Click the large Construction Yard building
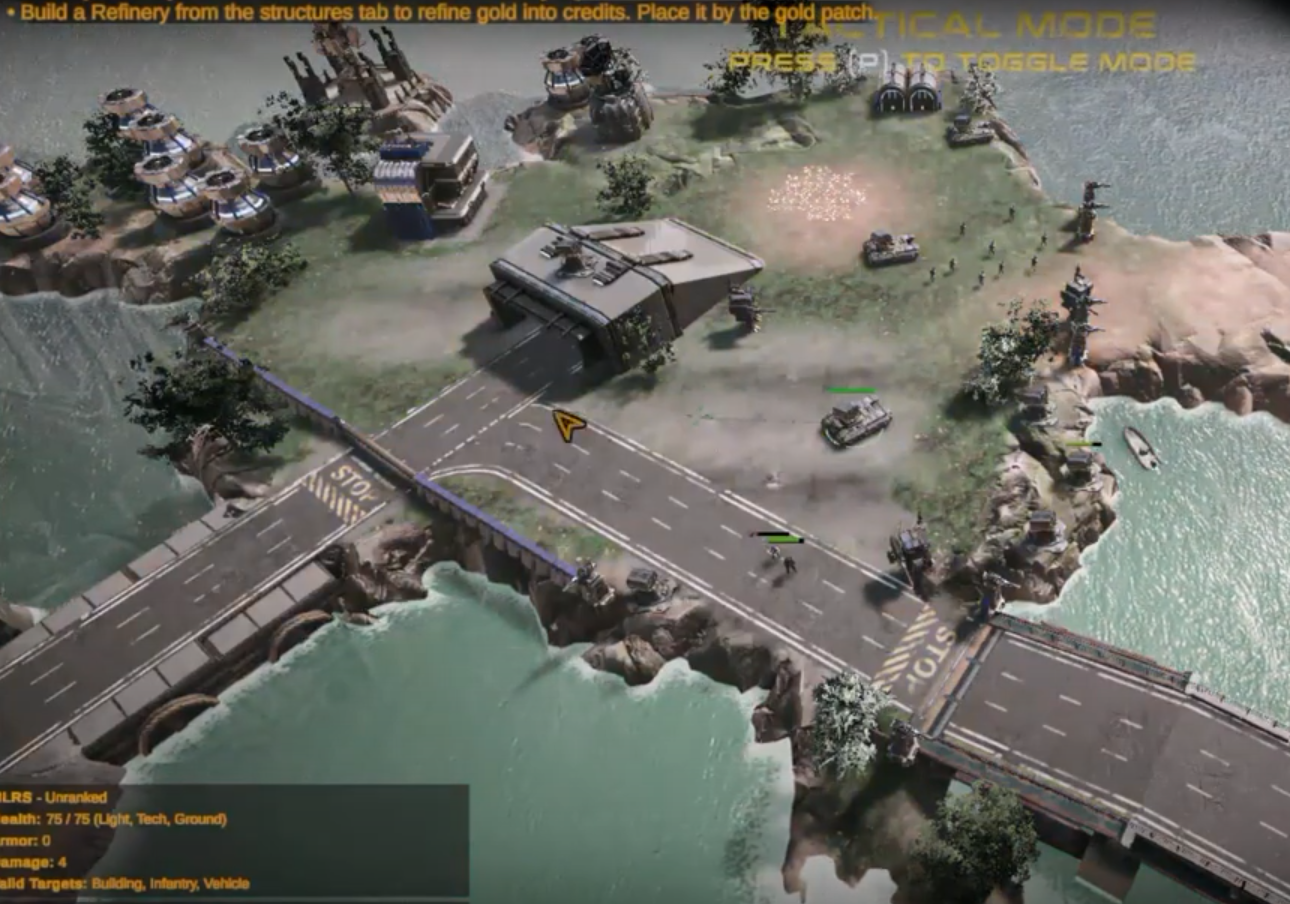This screenshot has width=1290, height=904. pos(620,290)
